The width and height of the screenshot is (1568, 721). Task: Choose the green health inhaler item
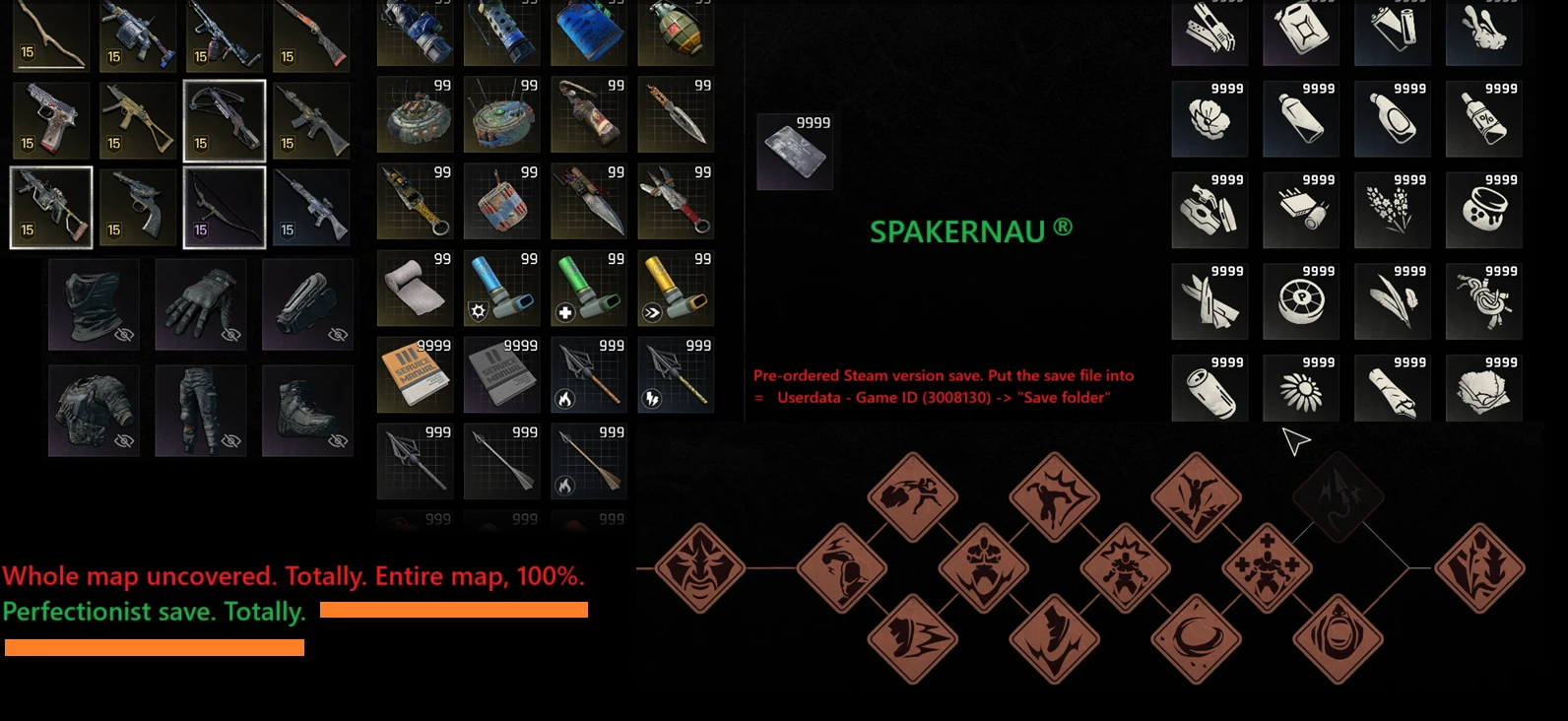tap(588, 290)
